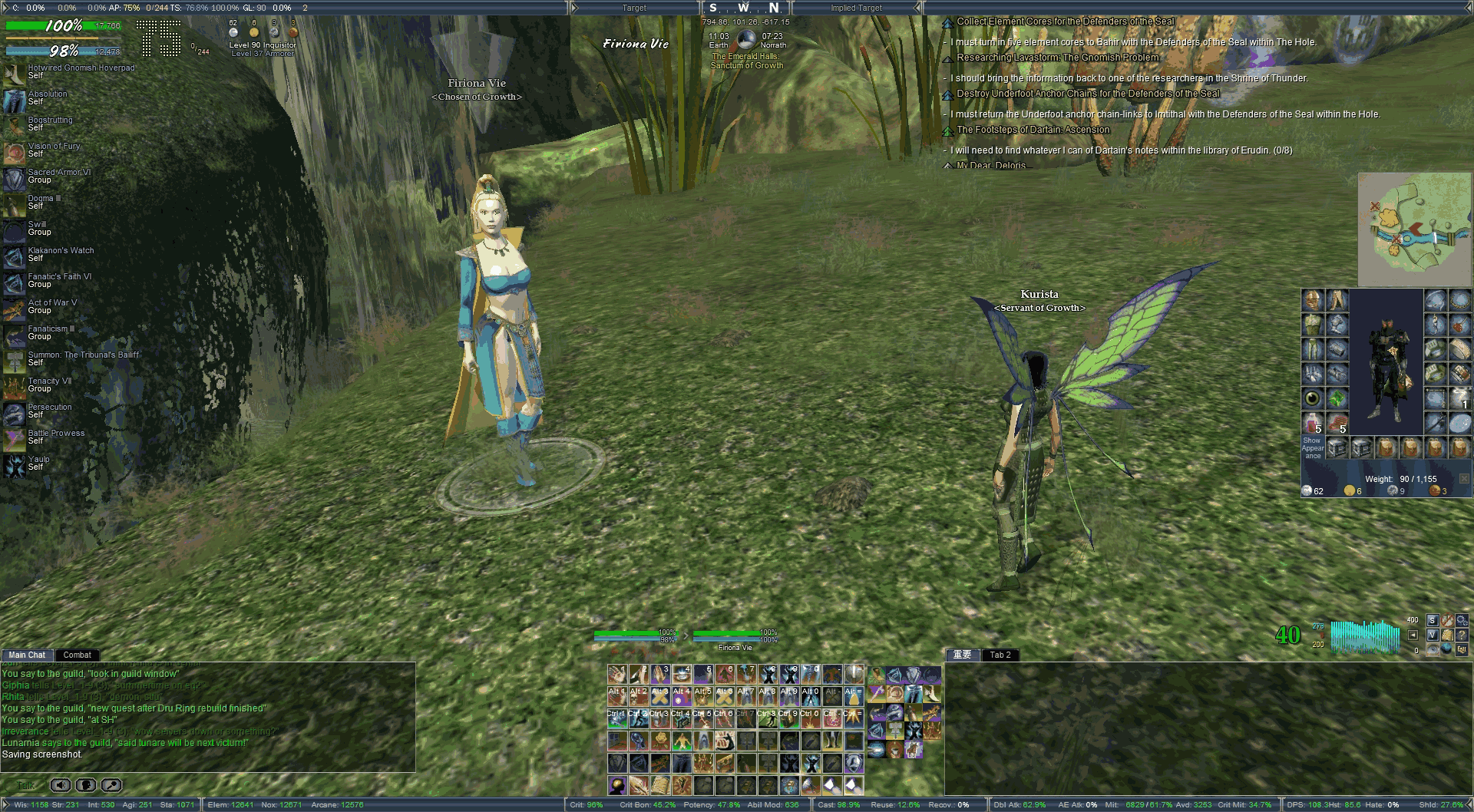Viewport: 1474px width, 812px height.
Task: Open the question mark help button
Action: click(x=1462, y=635)
